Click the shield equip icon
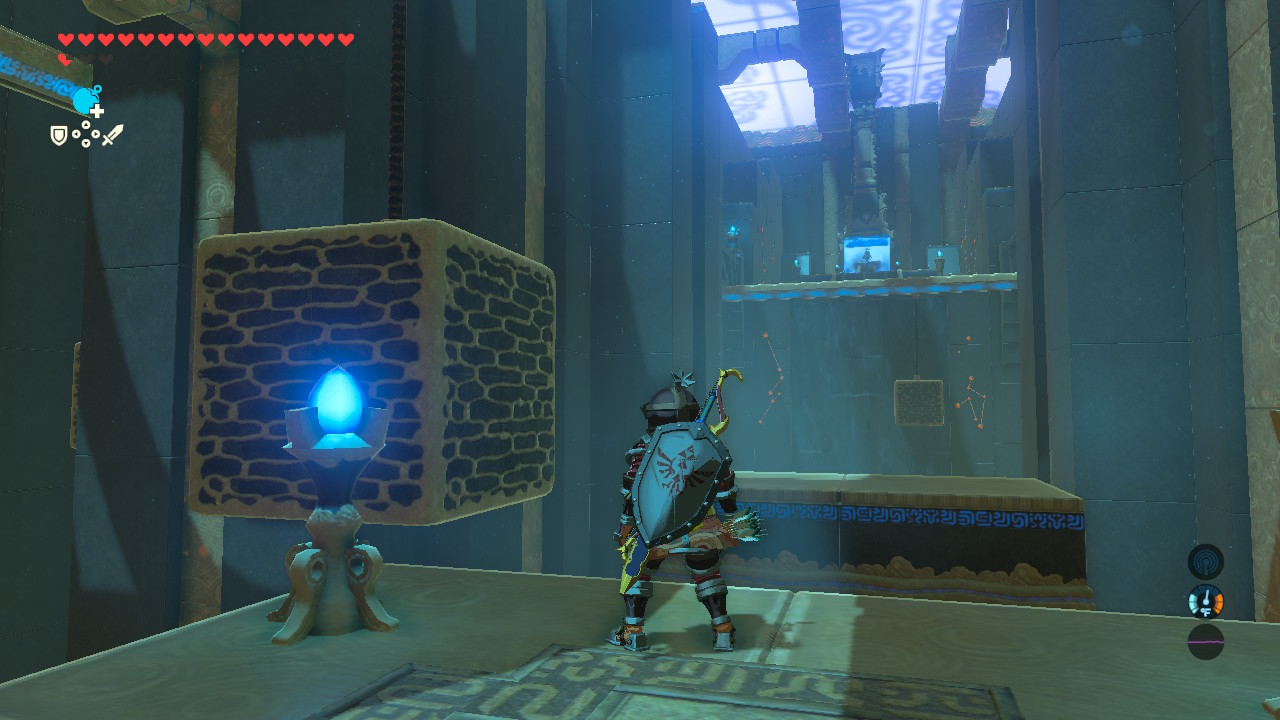Viewport: 1280px width, 720px height. point(59,135)
